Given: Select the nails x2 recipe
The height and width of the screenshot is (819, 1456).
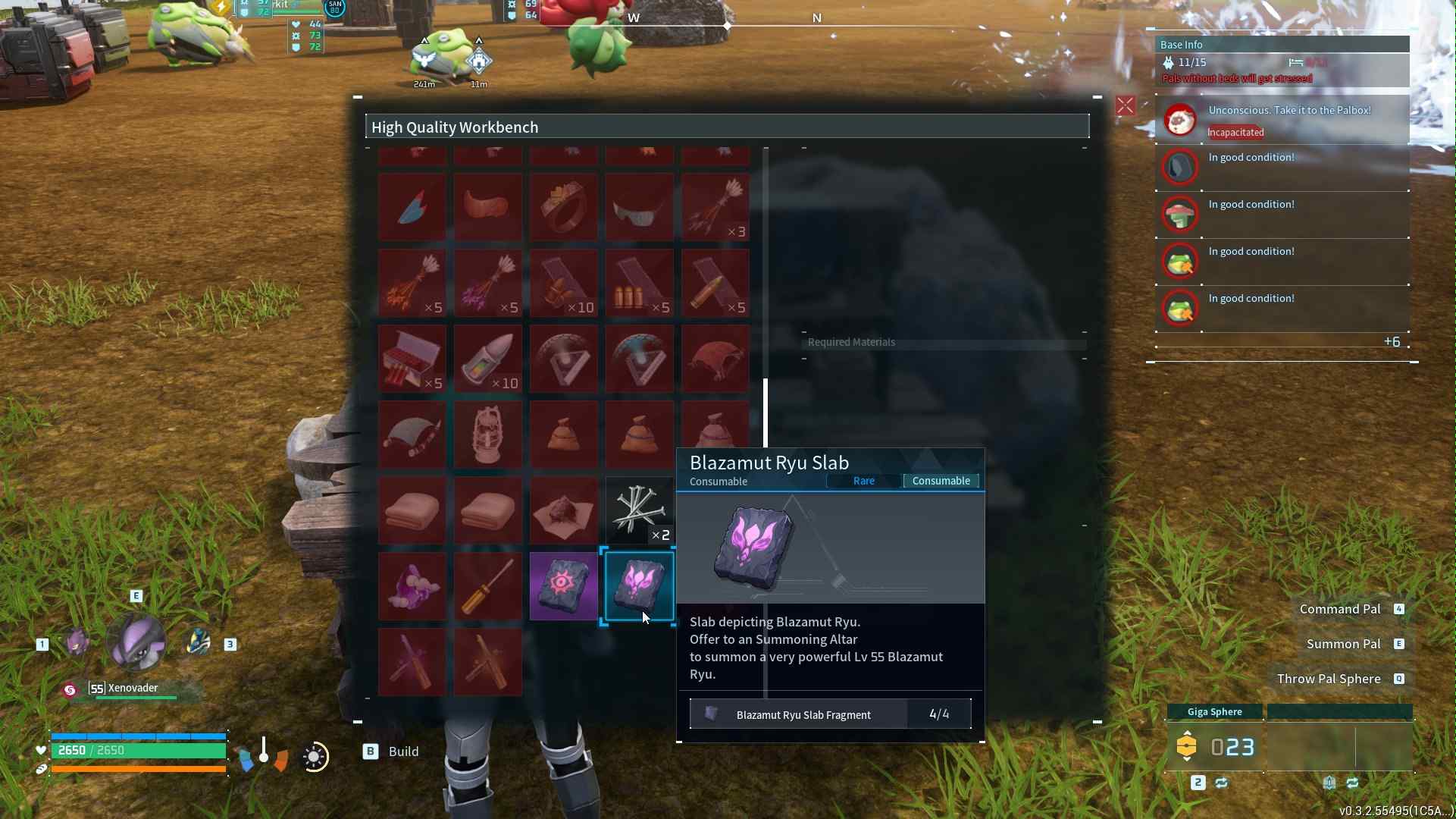Looking at the screenshot, I should point(640,510).
